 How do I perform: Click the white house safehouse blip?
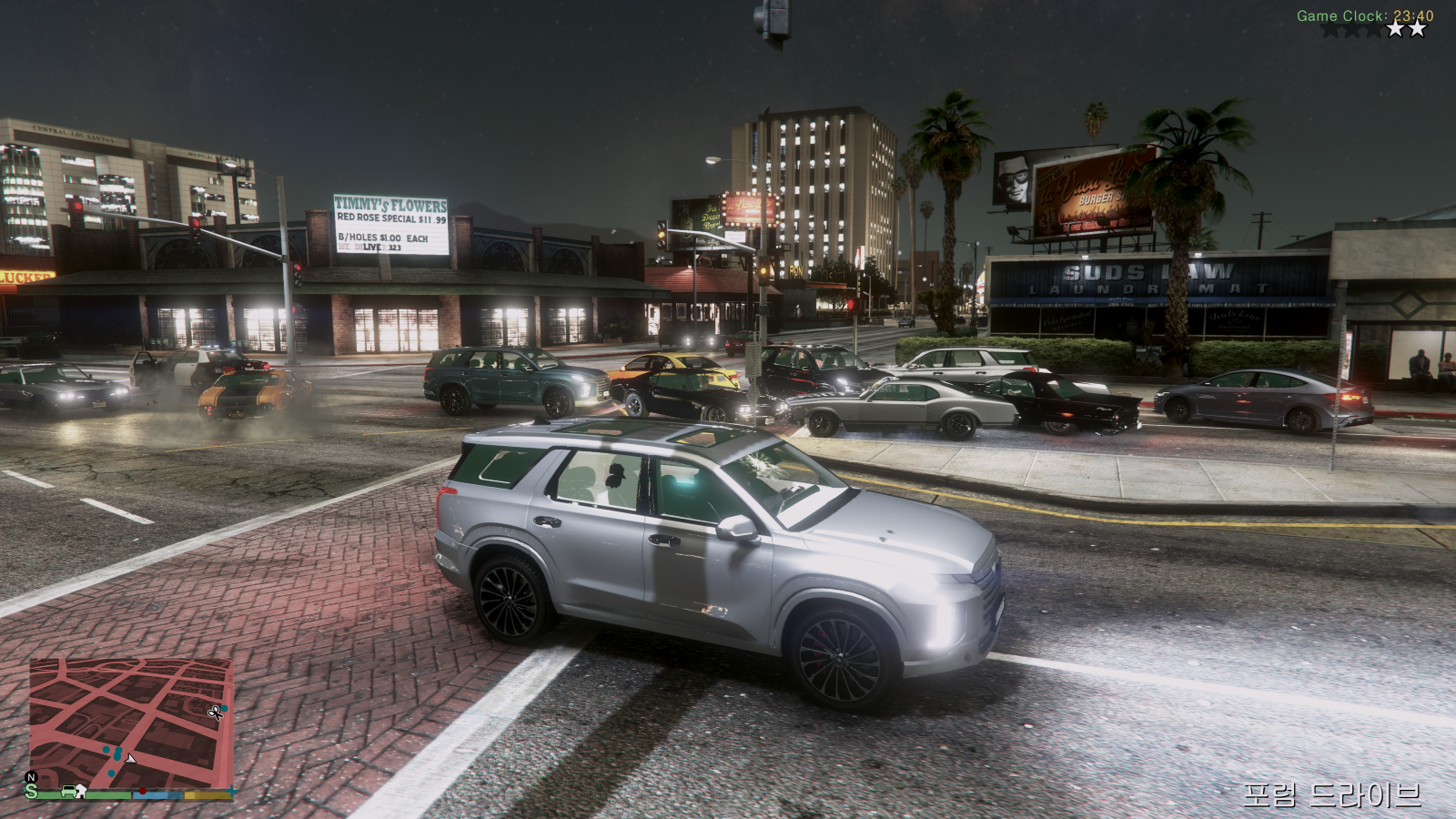click(x=80, y=791)
